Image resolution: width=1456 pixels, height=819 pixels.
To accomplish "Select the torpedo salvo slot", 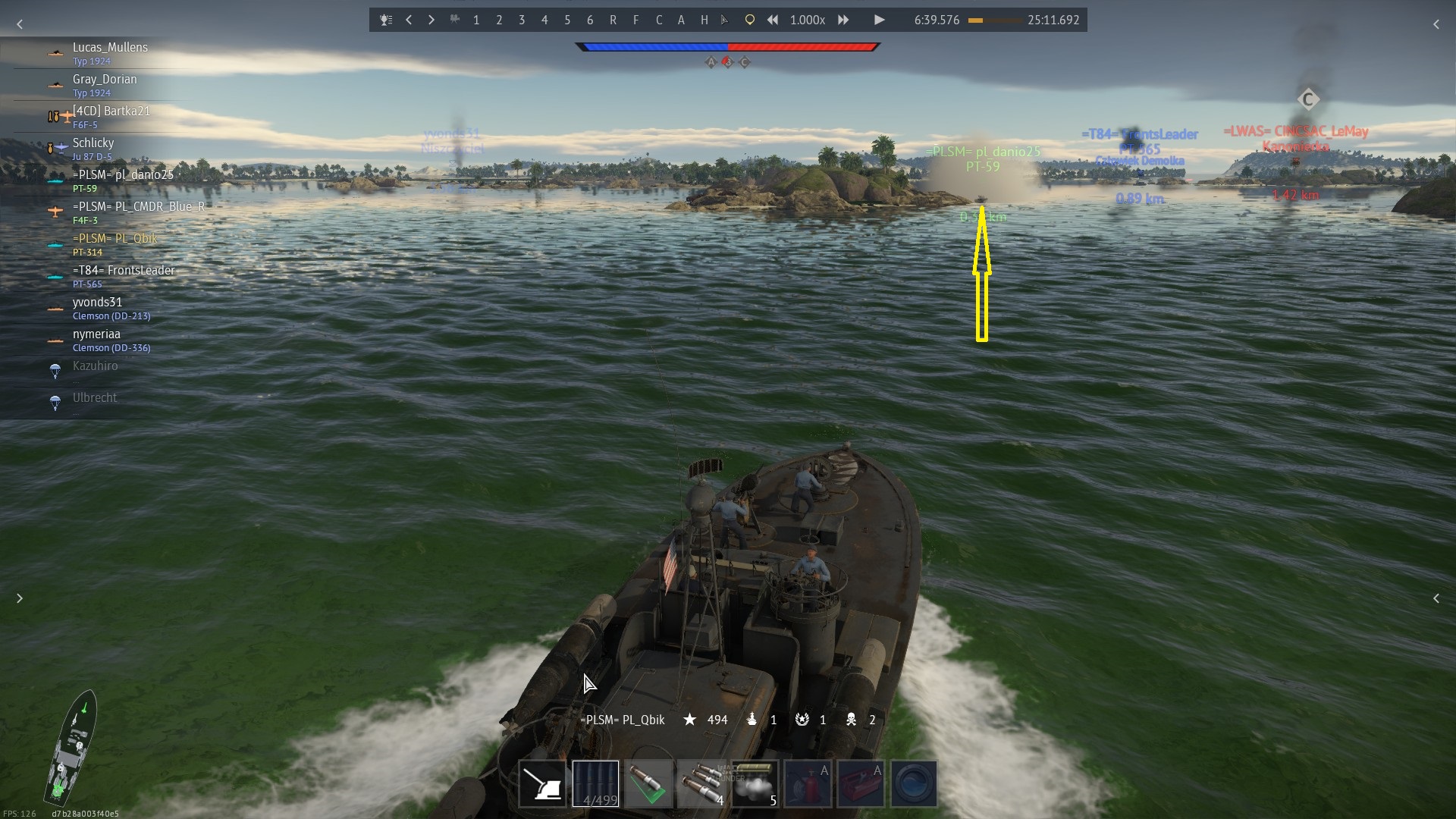I will pyautogui.click(x=702, y=783).
